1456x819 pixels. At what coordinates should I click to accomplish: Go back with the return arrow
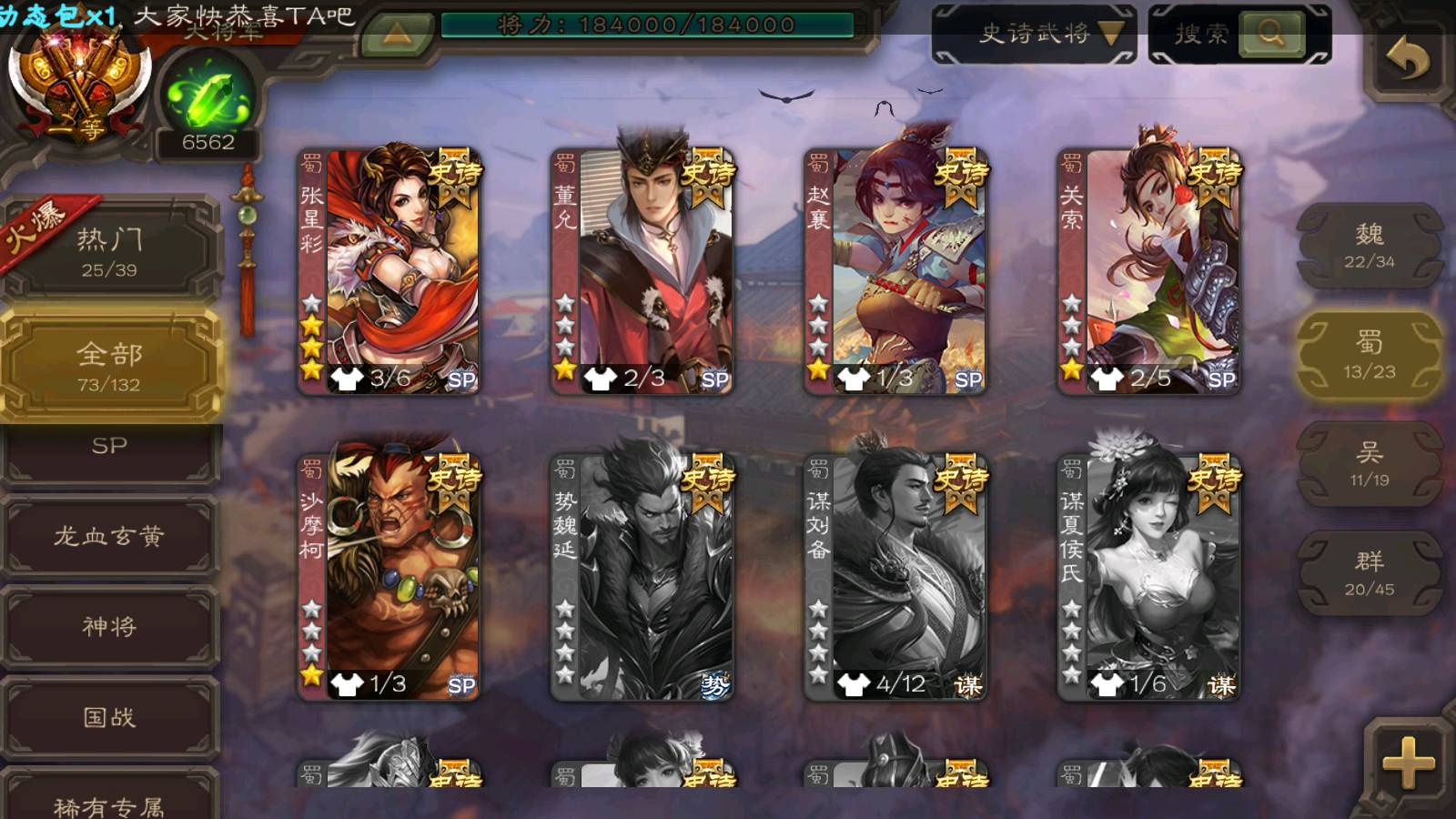point(1407,59)
